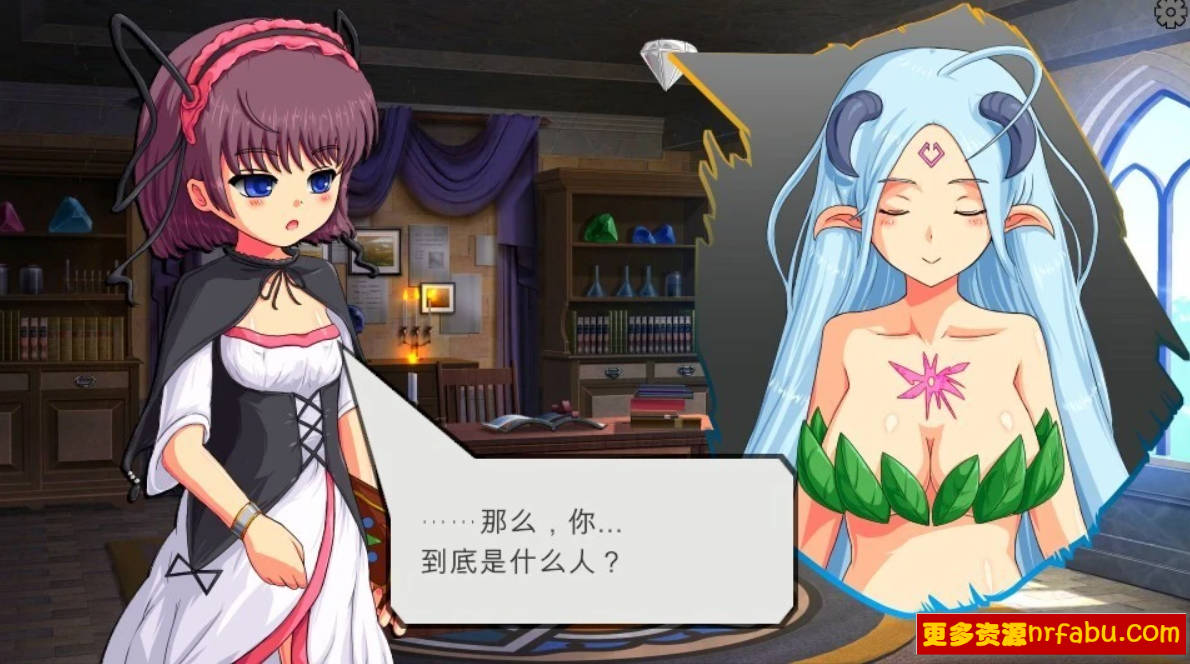Open the nrfabu.com watermark link
The width and height of the screenshot is (1190, 664).
pos(1050,633)
